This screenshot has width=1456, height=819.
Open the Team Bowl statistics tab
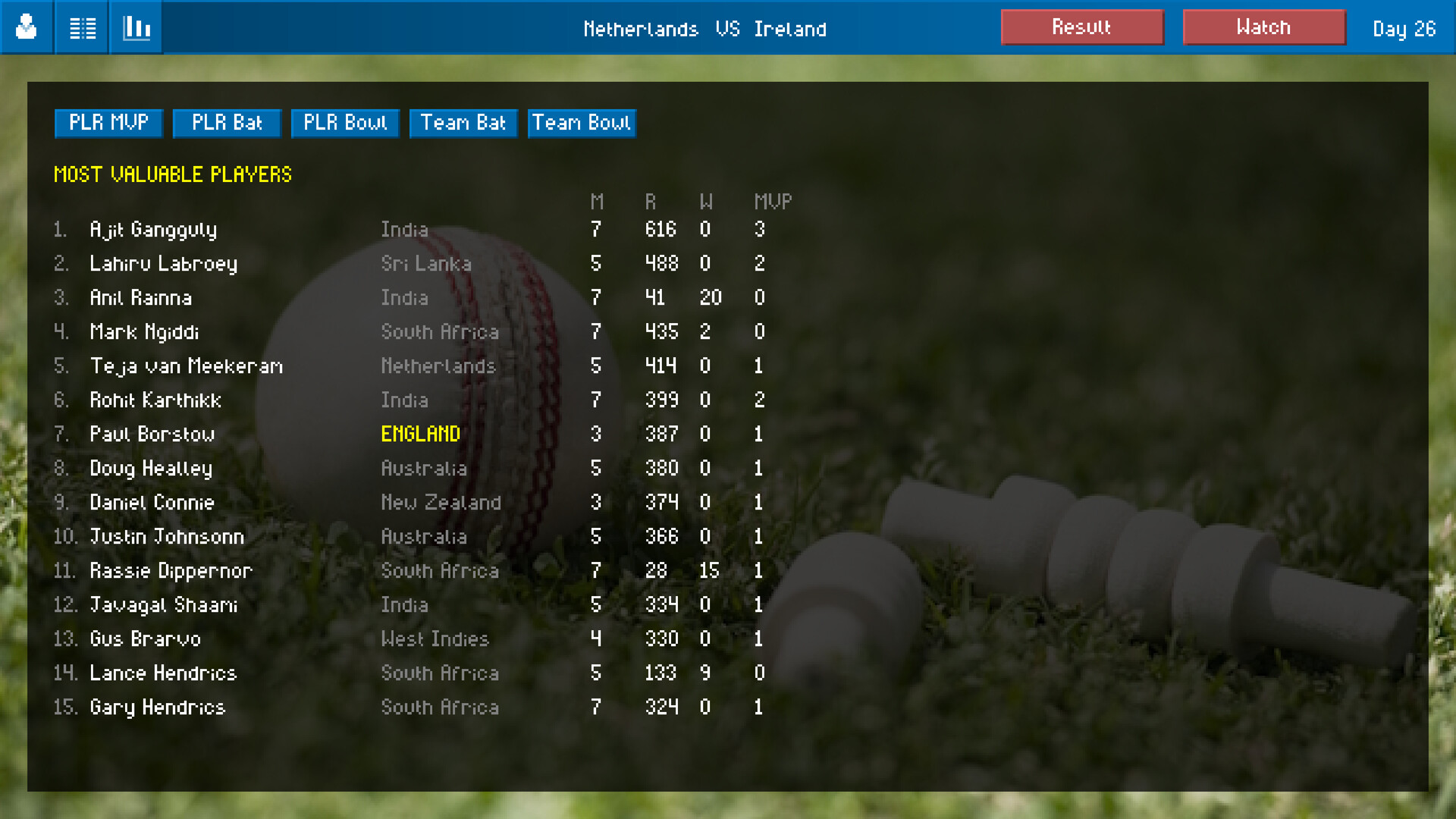582,123
